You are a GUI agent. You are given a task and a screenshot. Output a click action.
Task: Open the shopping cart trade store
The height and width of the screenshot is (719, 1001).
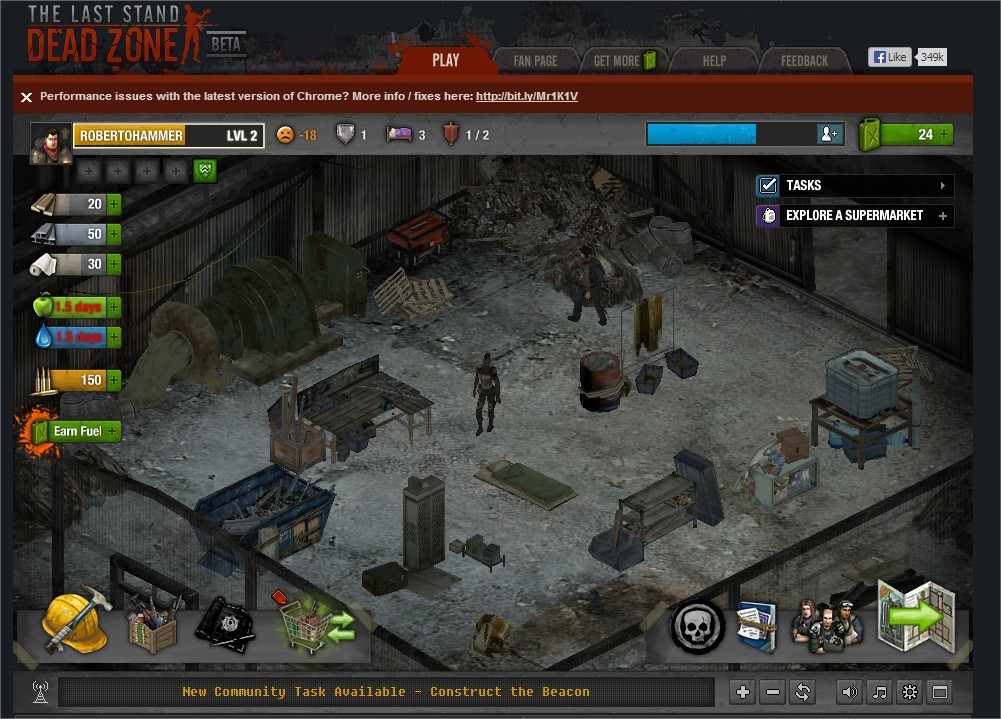[316, 624]
